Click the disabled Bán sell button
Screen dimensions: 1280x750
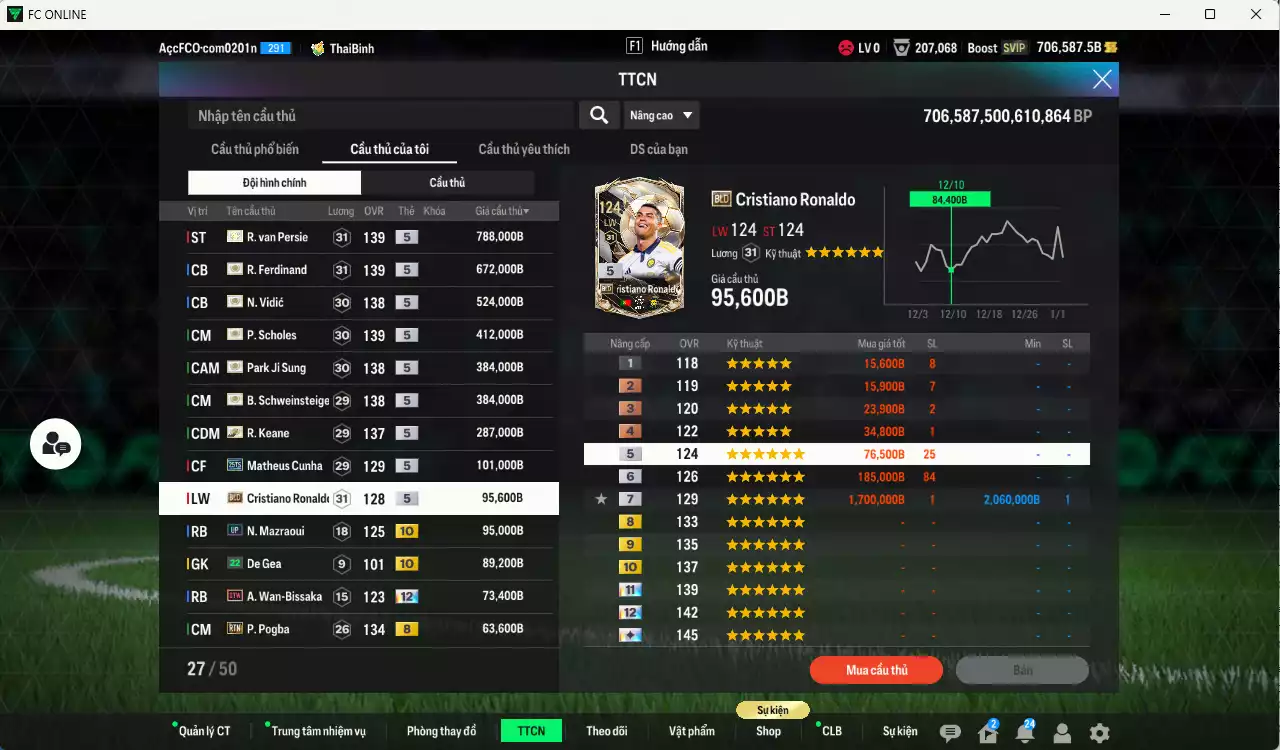pyautogui.click(x=1022, y=670)
